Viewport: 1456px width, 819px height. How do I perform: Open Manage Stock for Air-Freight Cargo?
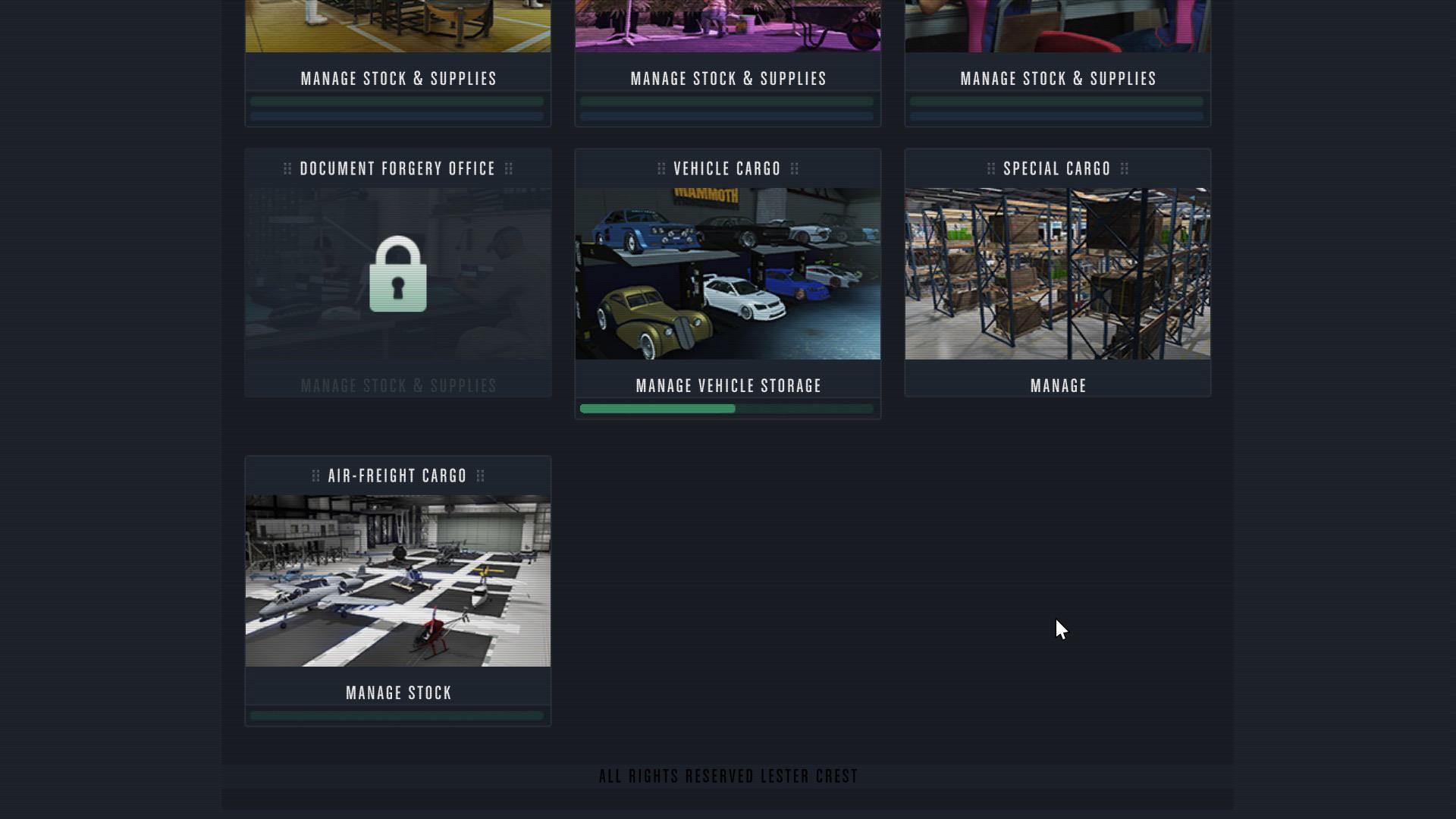(x=398, y=692)
